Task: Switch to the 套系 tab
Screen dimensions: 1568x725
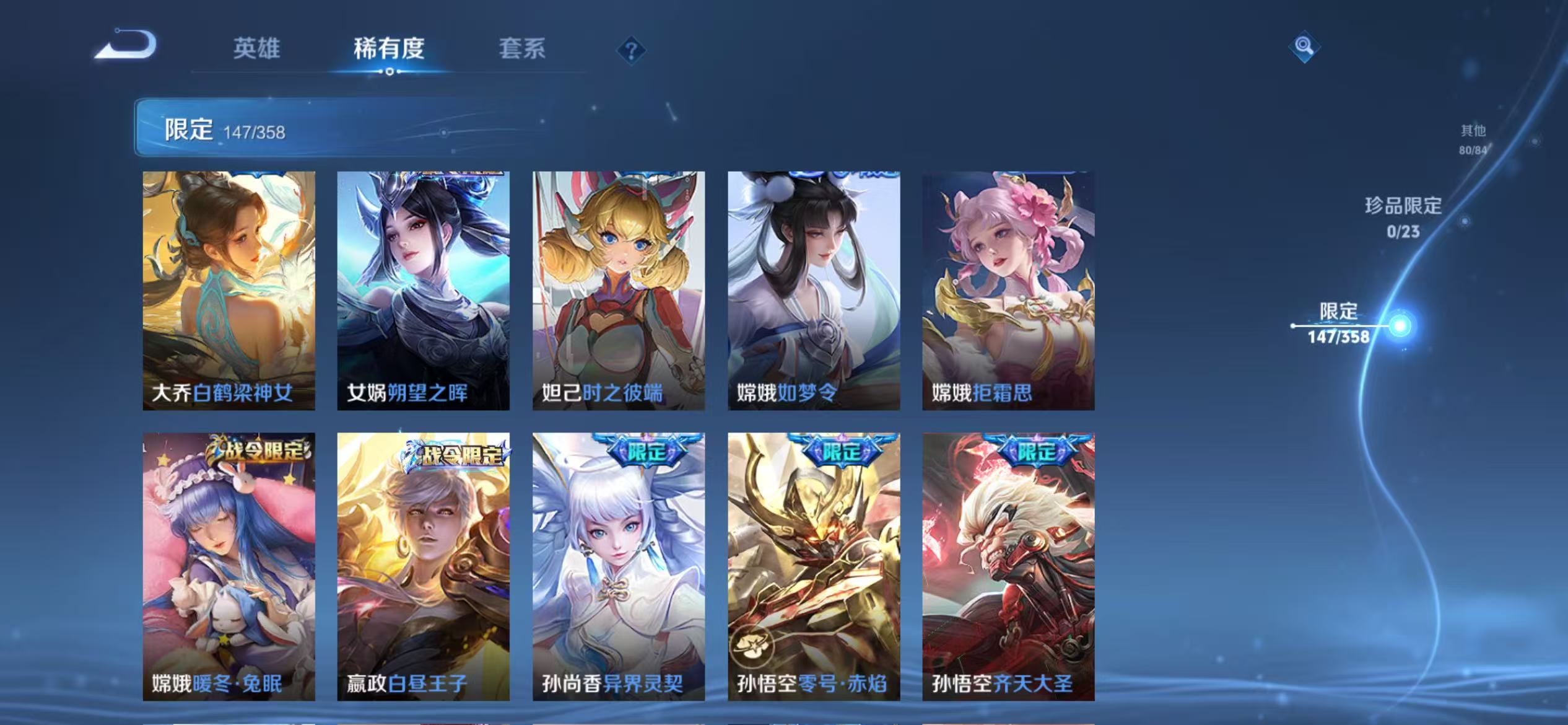Action: tap(522, 50)
